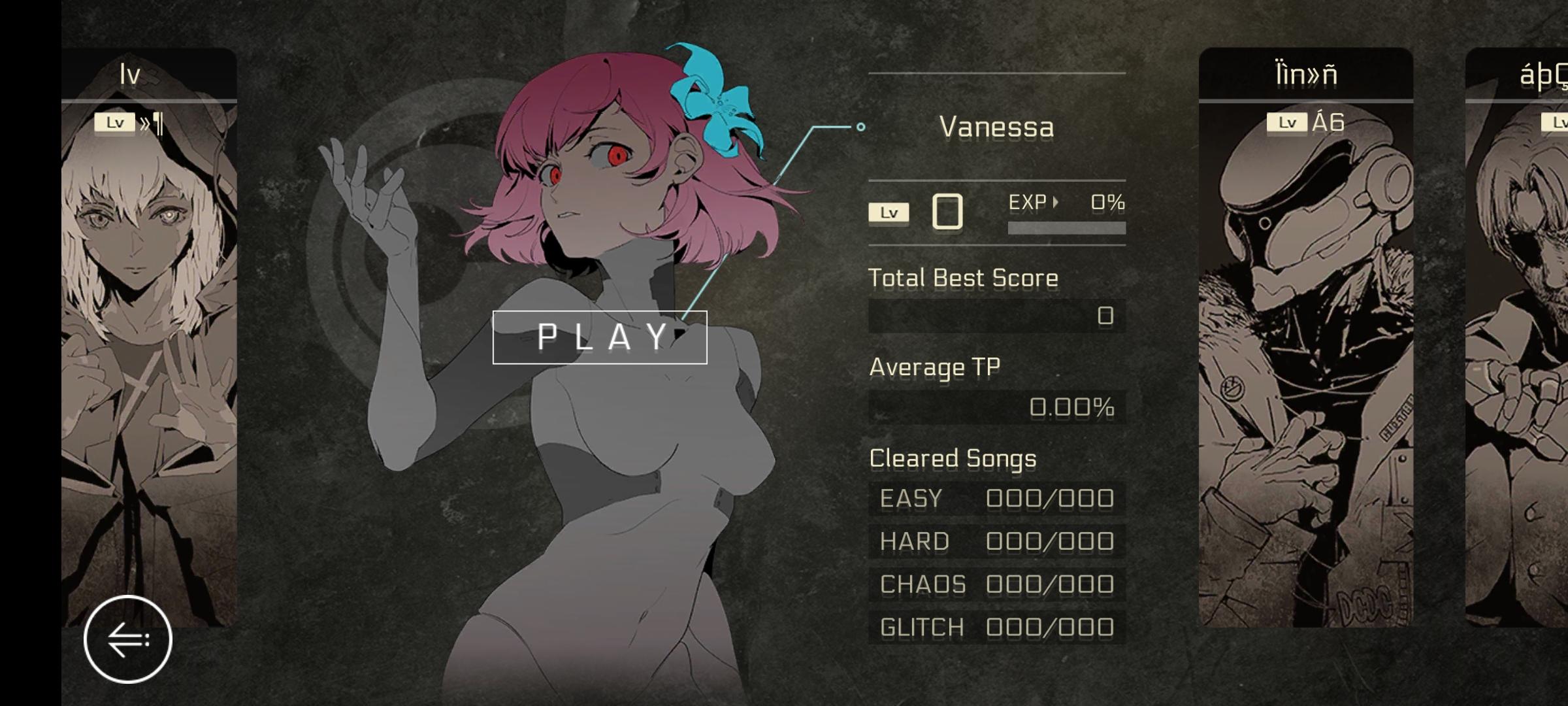Image resolution: width=1568 pixels, height=706 pixels.
Task: Toggle the EASY cleared songs row
Action: point(998,498)
